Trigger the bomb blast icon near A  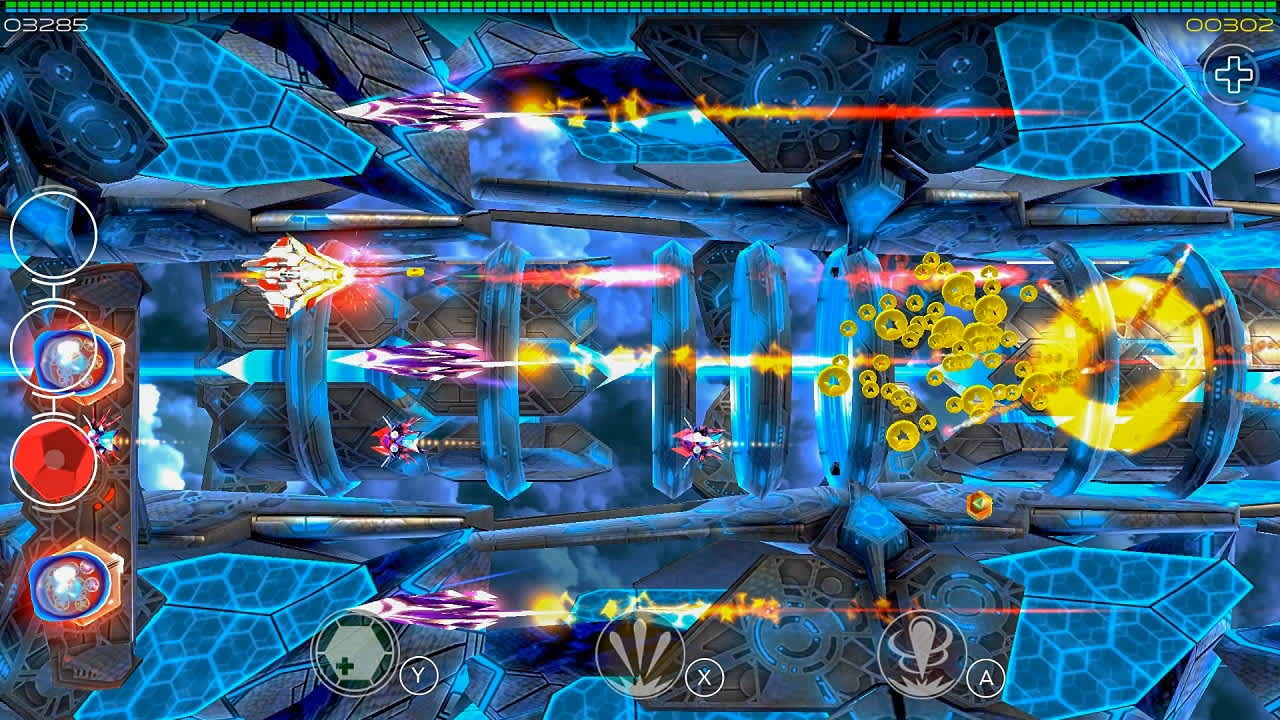pos(920,653)
